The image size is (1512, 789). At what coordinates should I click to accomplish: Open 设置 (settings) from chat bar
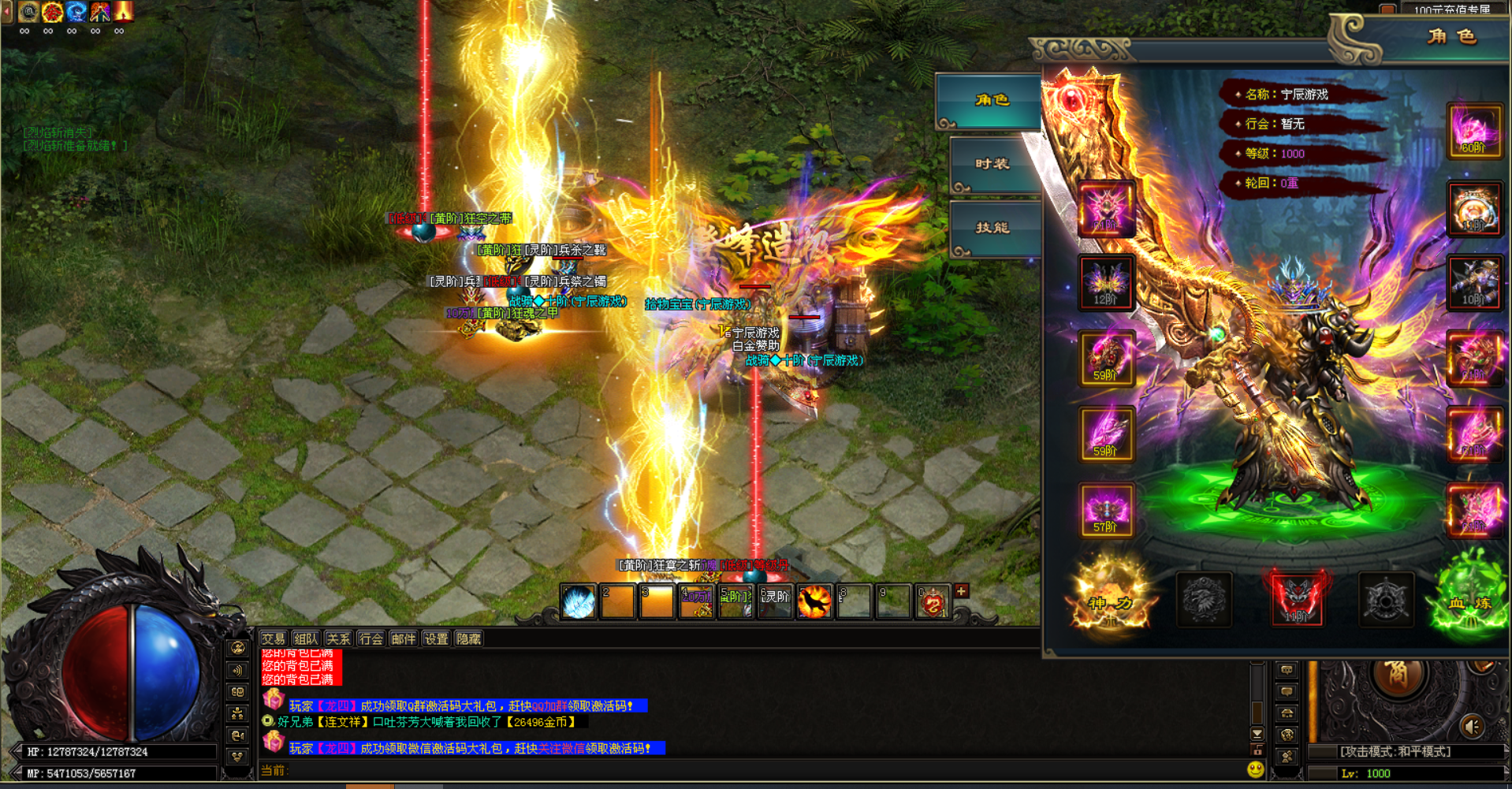point(435,638)
